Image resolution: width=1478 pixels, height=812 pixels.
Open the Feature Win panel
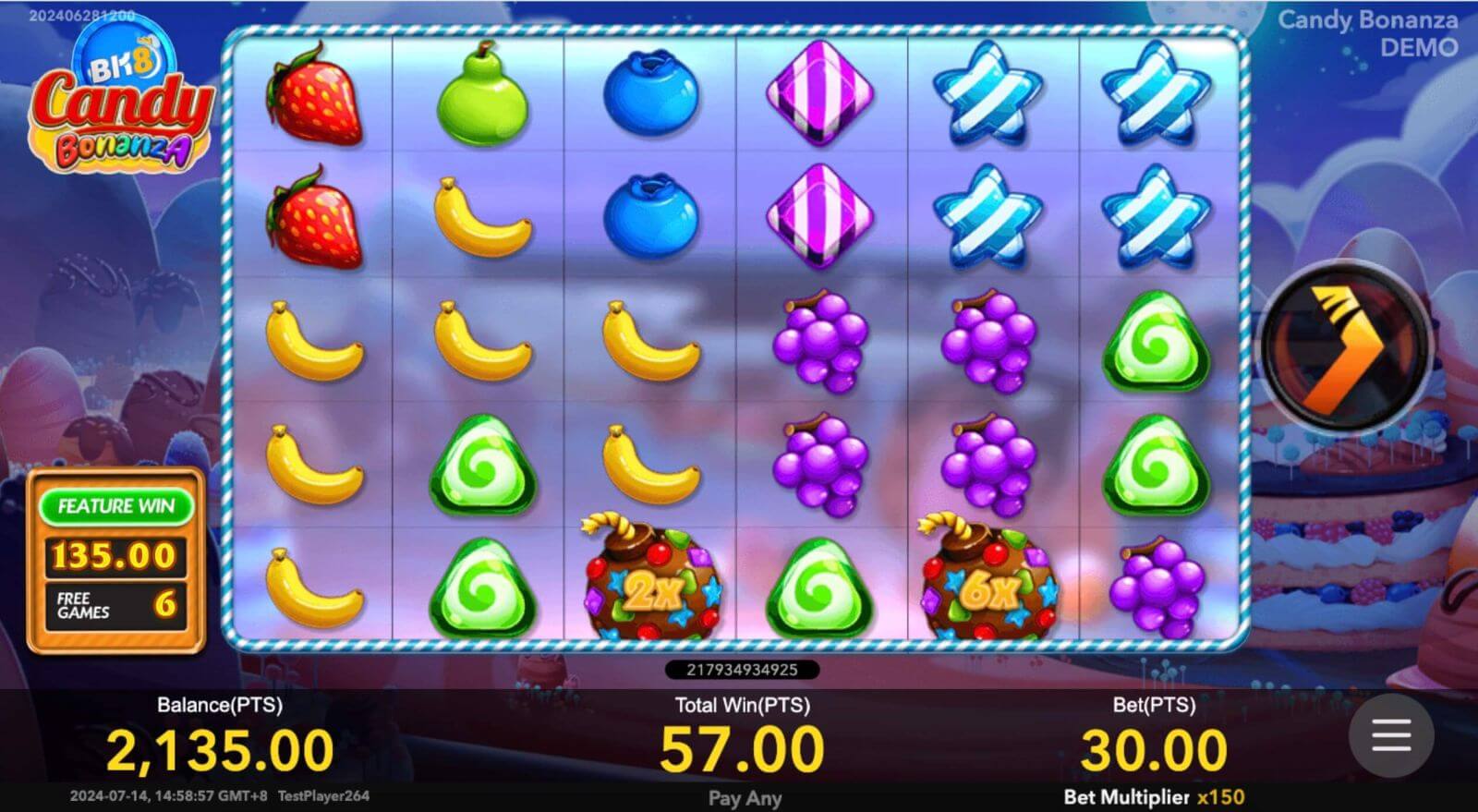click(x=115, y=506)
